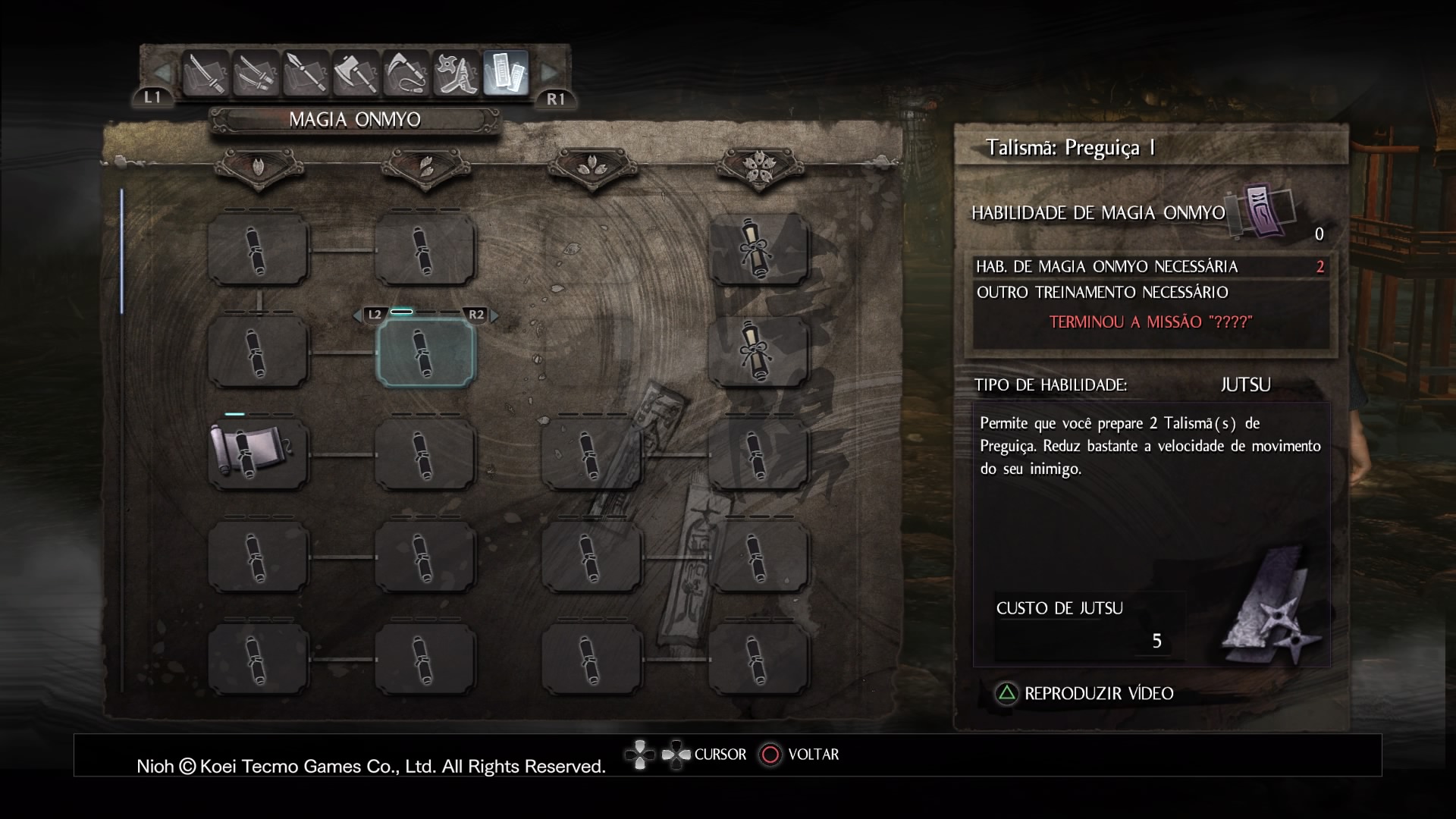Open the dual swords skill tab

(x=256, y=74)
